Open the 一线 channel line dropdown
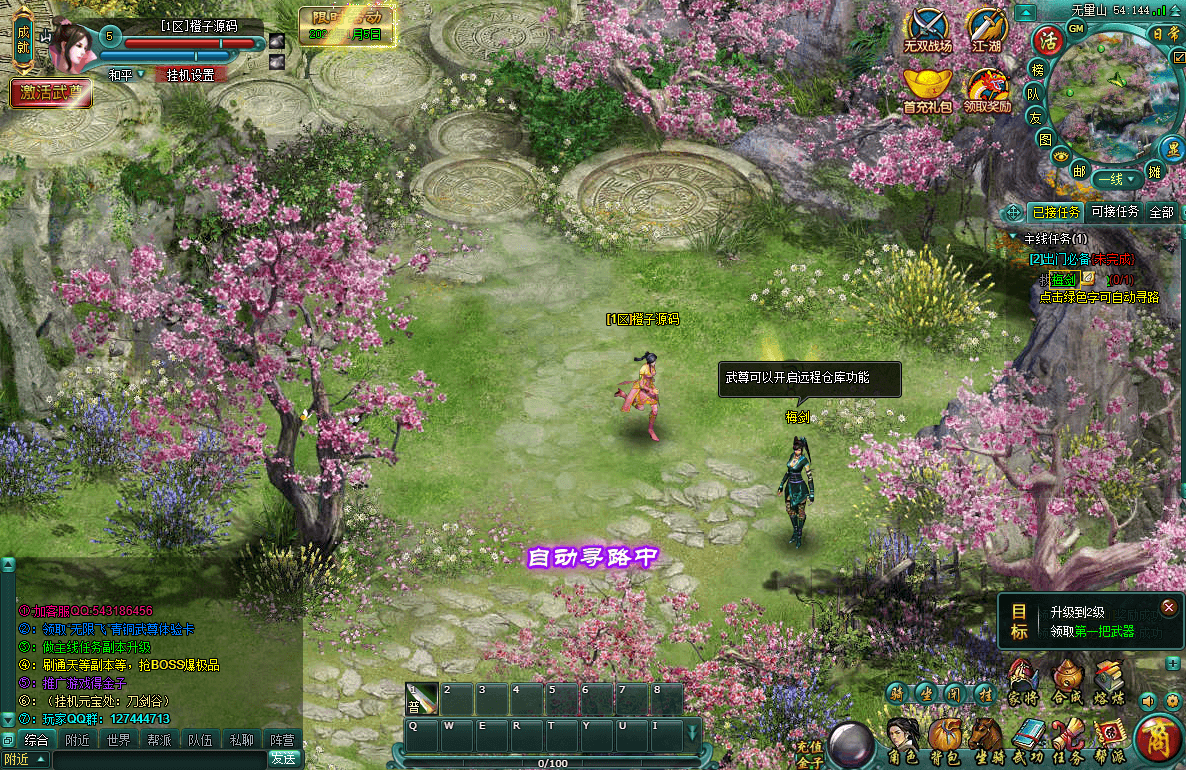This screenshot has width=1186, height=770. 1118,180
